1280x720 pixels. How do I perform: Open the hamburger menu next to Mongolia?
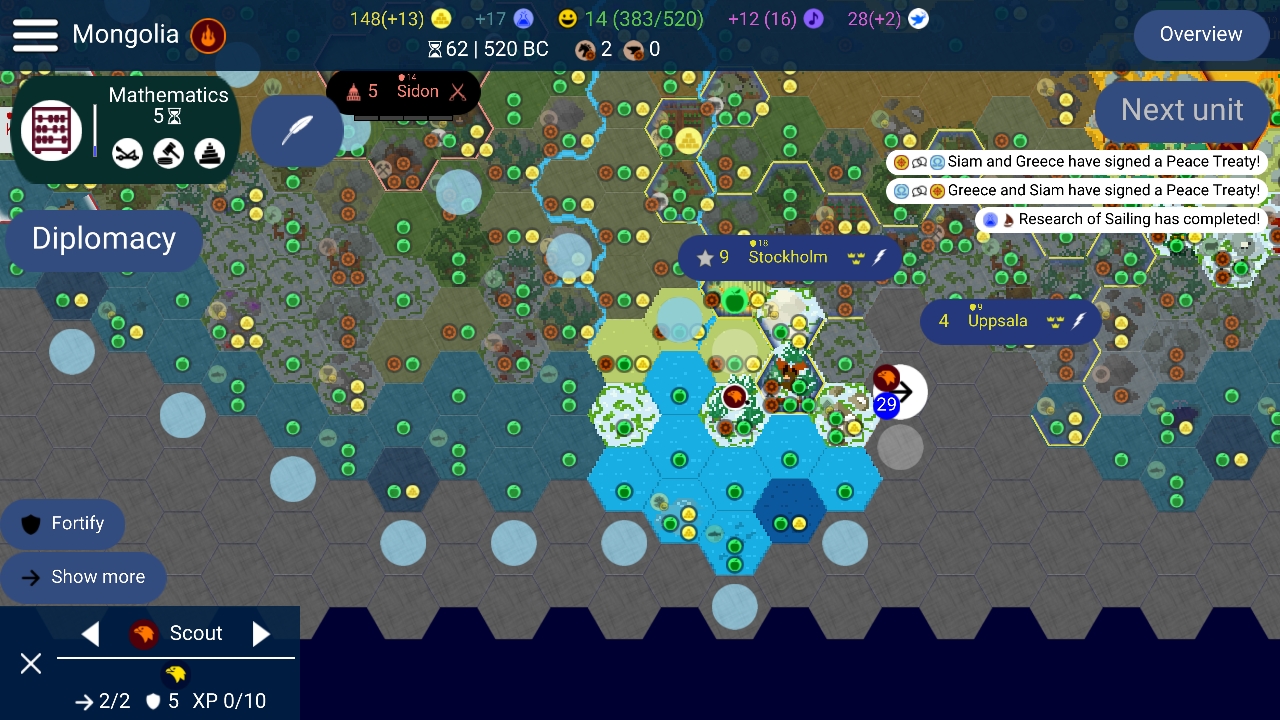(35, 33)
